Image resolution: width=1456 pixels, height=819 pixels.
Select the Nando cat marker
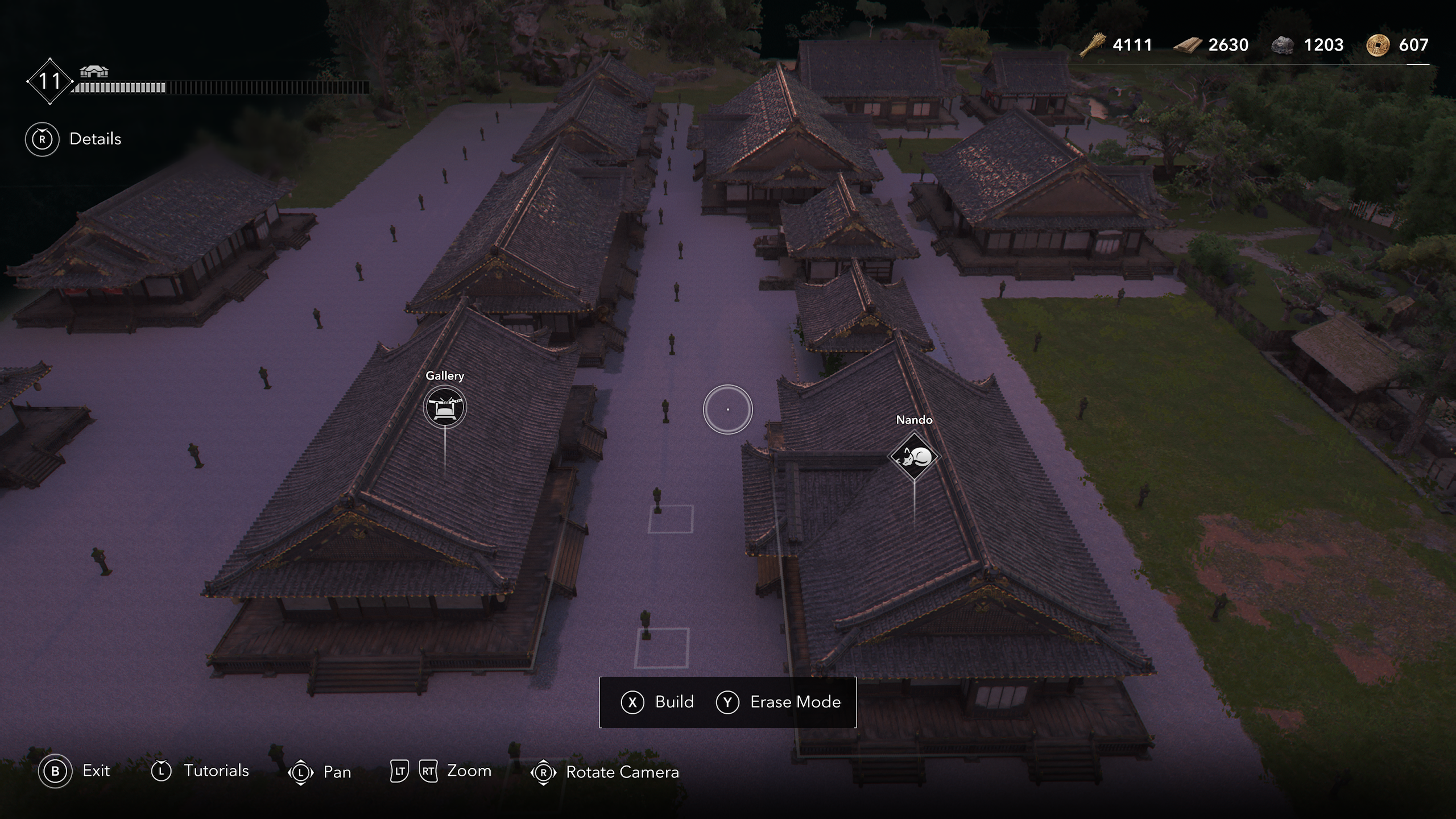(914, 457)
